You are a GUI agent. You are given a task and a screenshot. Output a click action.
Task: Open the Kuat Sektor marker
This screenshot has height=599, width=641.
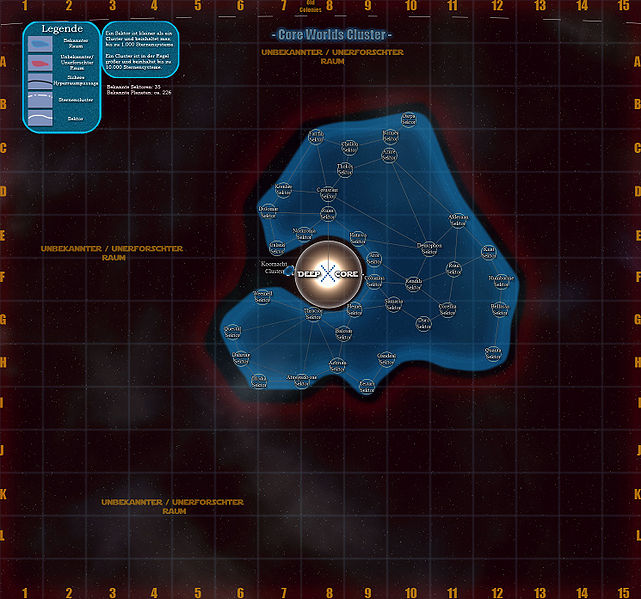tap(489, 251)
